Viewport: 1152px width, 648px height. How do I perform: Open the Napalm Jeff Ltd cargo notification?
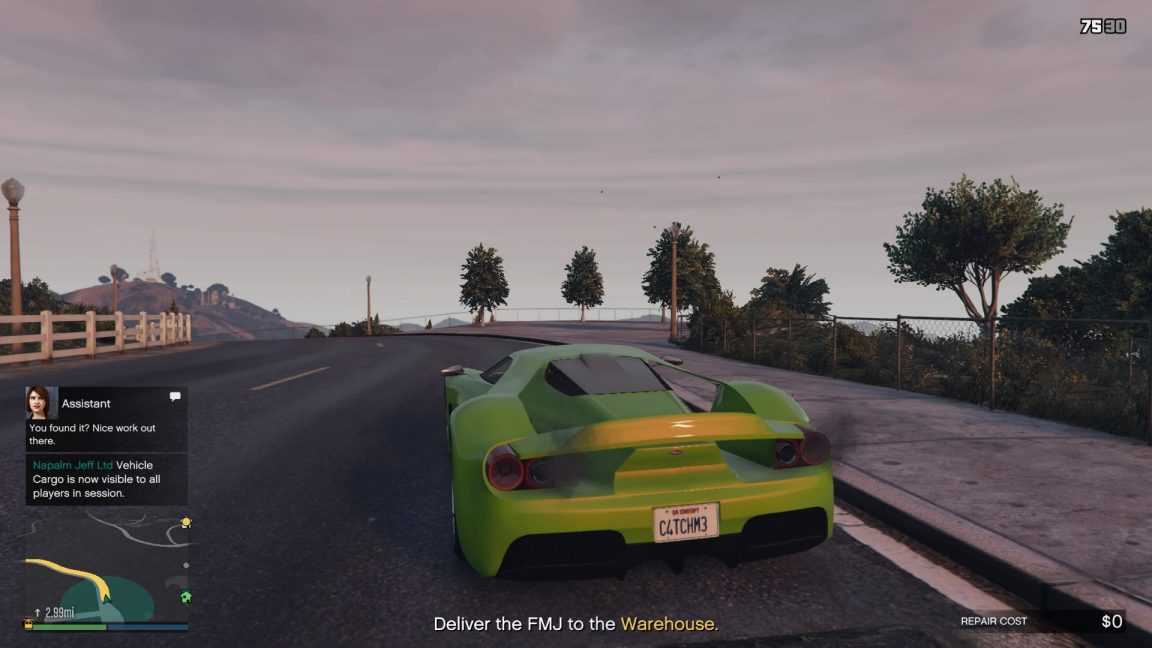(106, 479)
